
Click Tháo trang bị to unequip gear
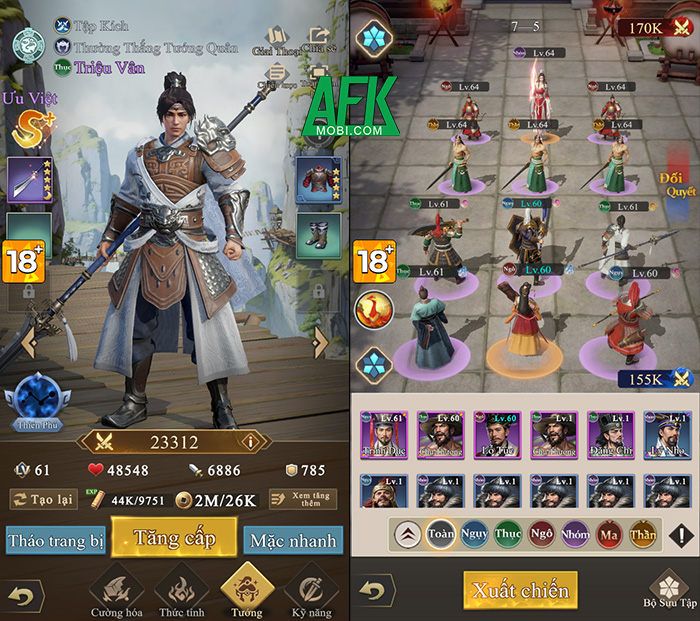point(56,540)
